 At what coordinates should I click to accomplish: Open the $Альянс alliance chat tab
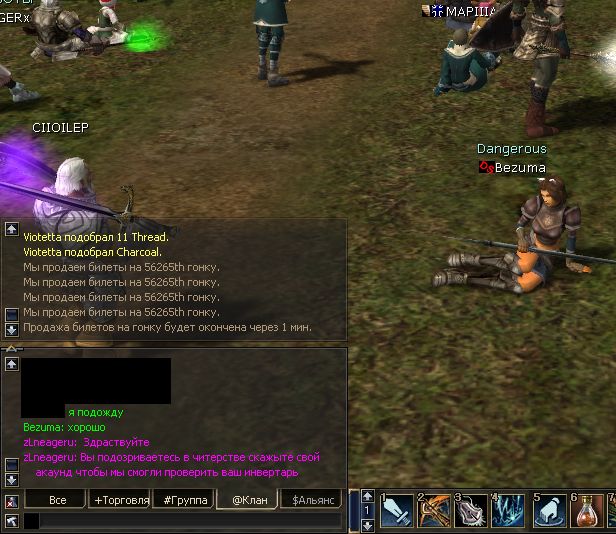coord(311,499)
